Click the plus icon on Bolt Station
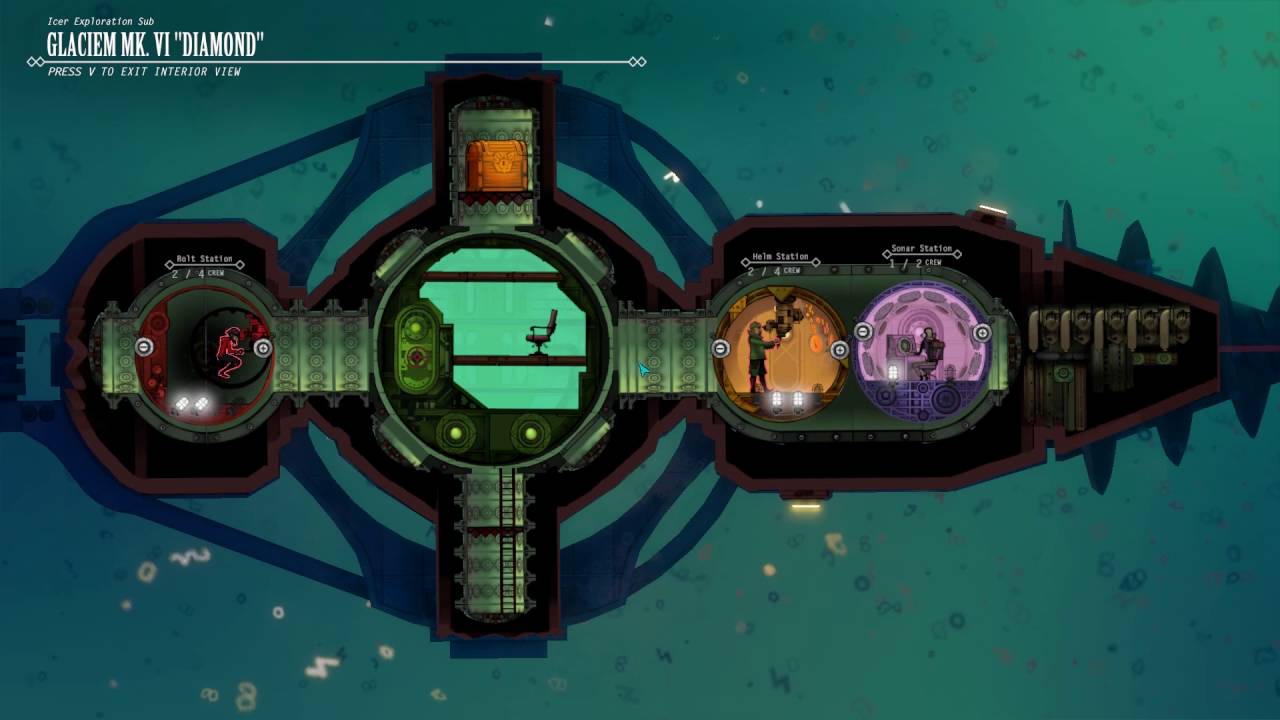This screenshot has width=1280, height=720. (x=262, y=348)
